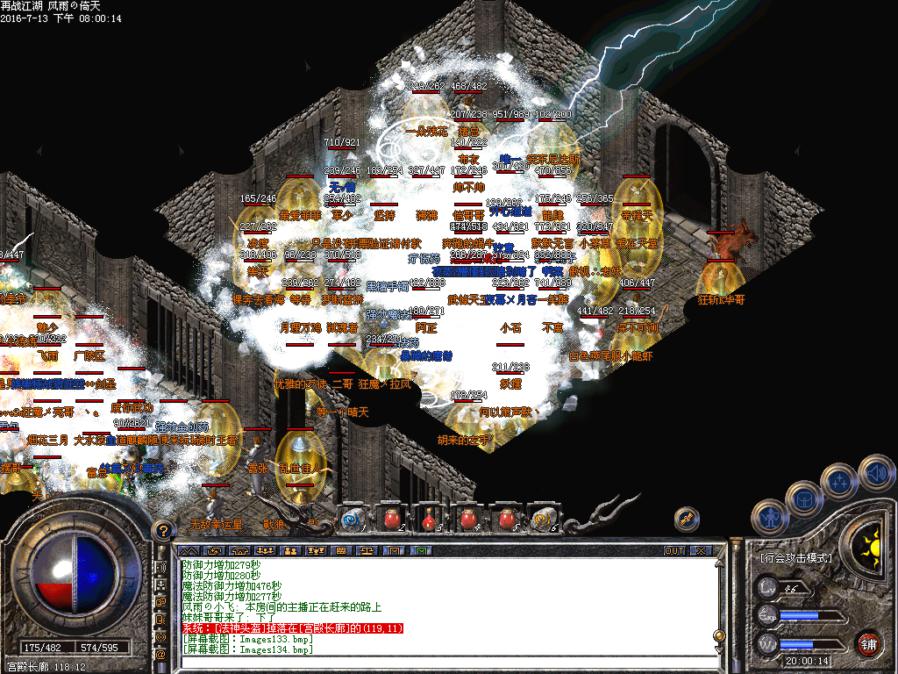Click the red system drop message
The height and width of the screenshot is (674, 898).
coord(292,628)
